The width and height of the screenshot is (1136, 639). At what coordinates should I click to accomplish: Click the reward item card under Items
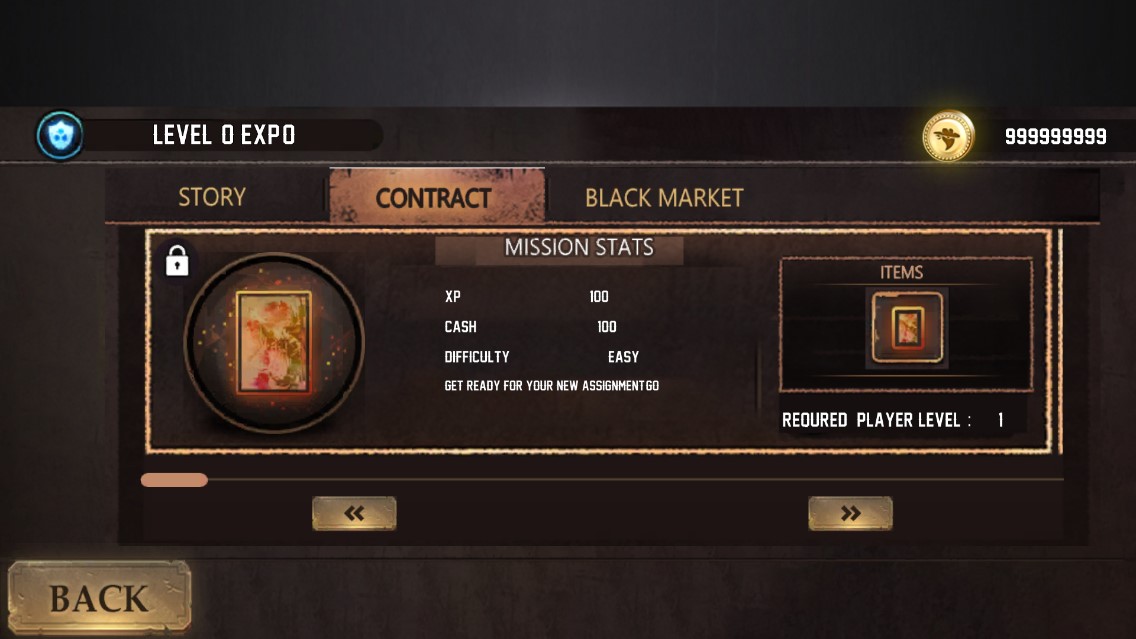point(907,327)
